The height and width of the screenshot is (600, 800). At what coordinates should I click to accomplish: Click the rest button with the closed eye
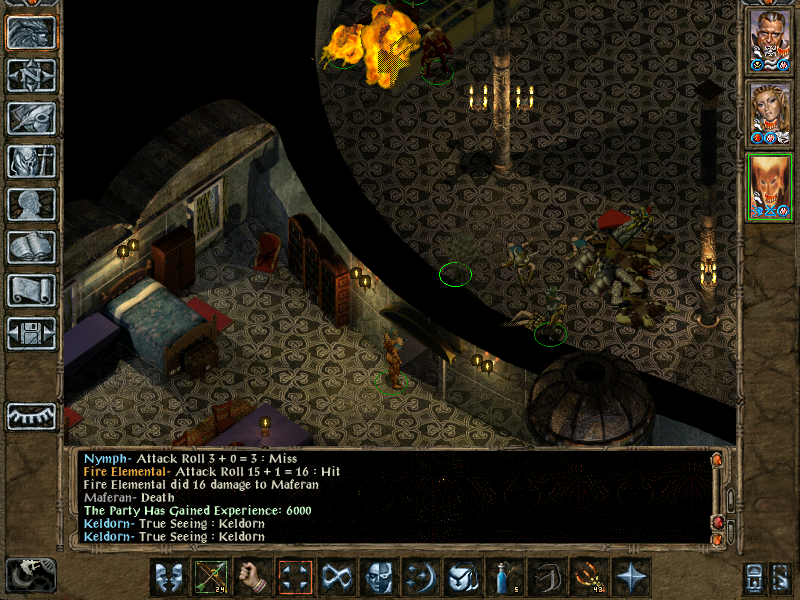[x=32, y=416]
